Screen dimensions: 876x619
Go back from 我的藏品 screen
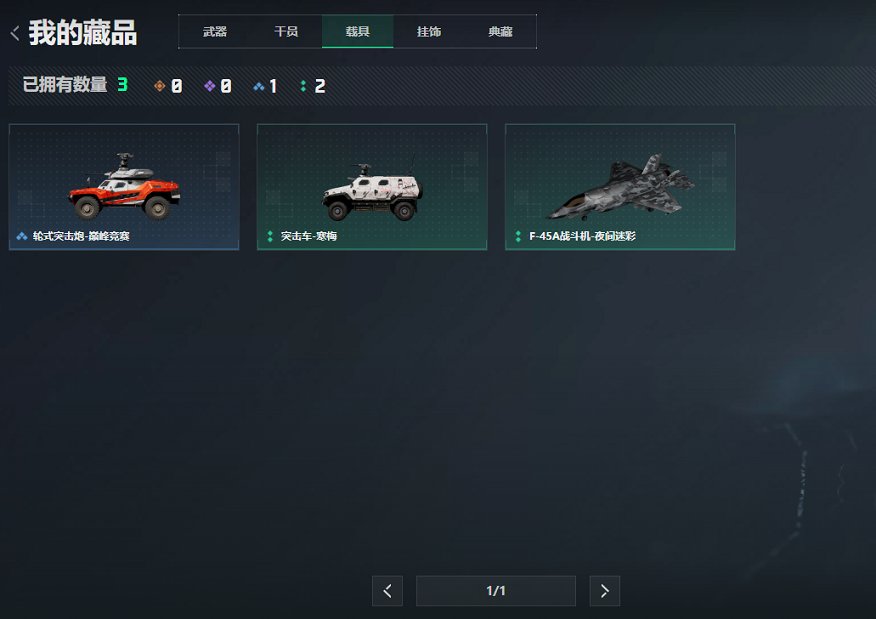[x=15, y=33]
